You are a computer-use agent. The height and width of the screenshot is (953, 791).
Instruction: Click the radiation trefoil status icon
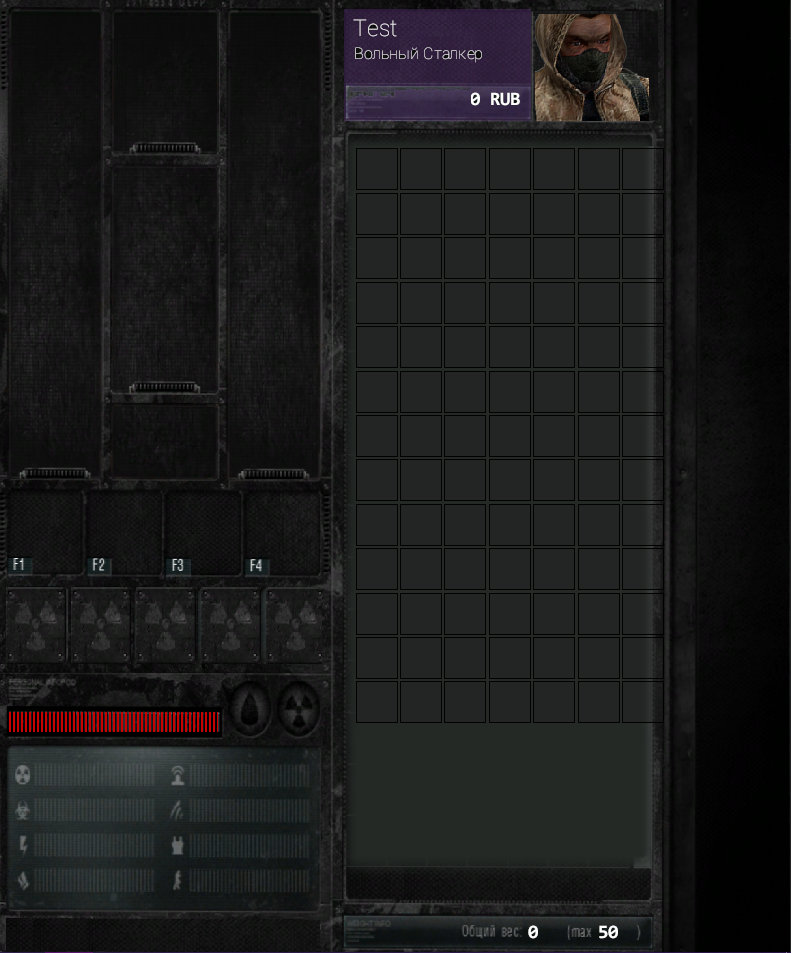297,709
